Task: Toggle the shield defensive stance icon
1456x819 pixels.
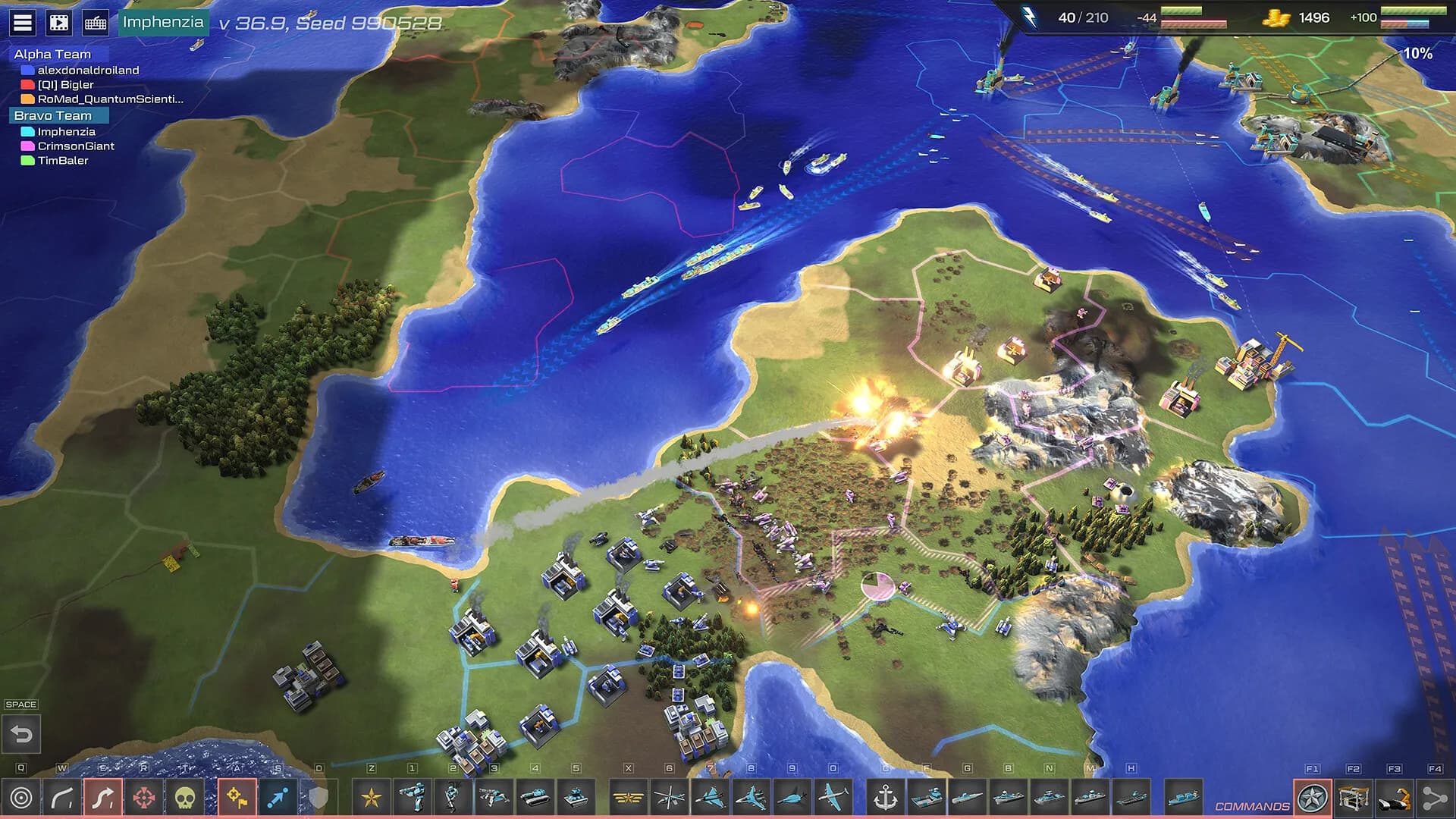Action: (318, 799)
